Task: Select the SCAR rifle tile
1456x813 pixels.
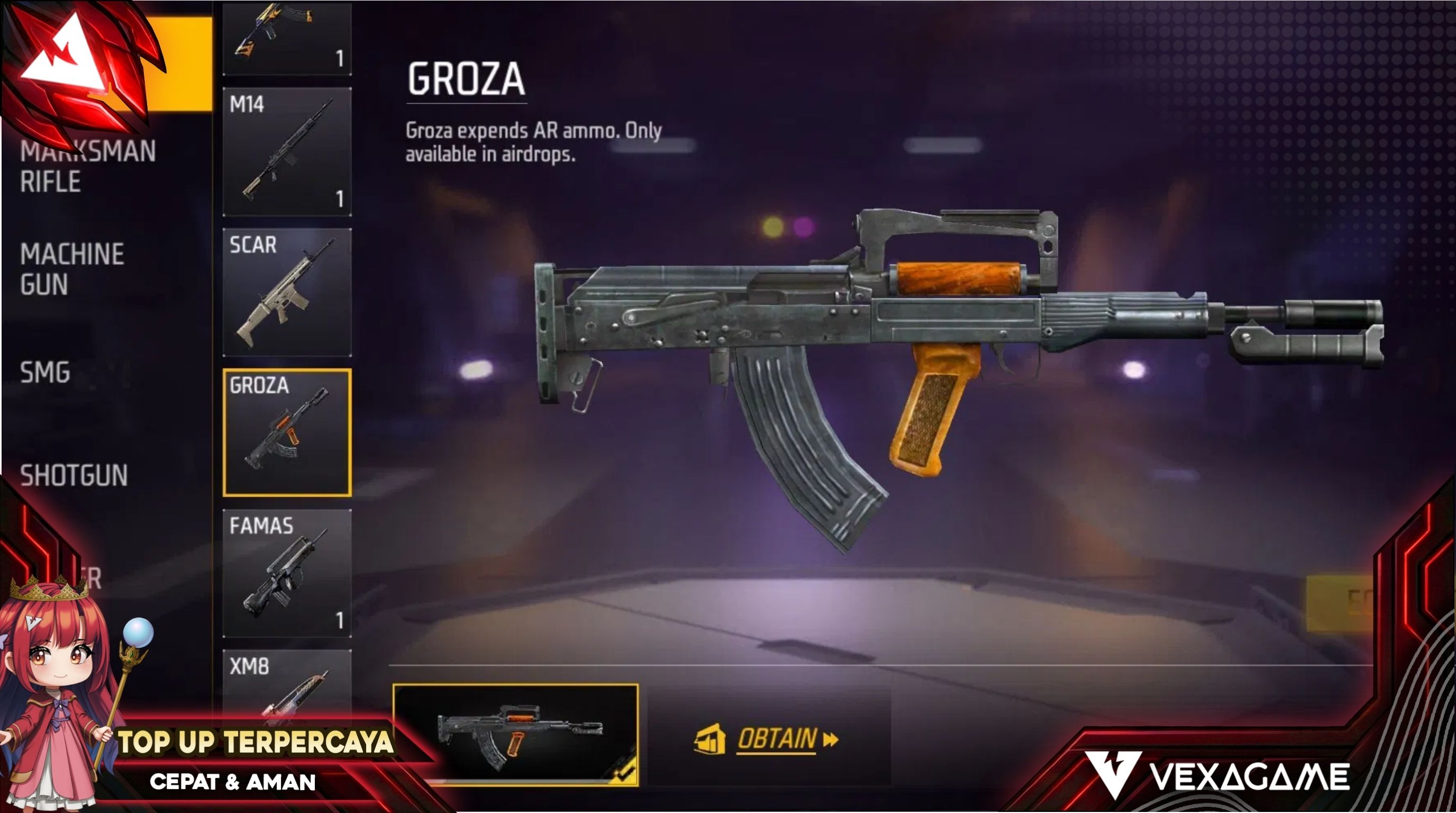Action: coord(287,292)
